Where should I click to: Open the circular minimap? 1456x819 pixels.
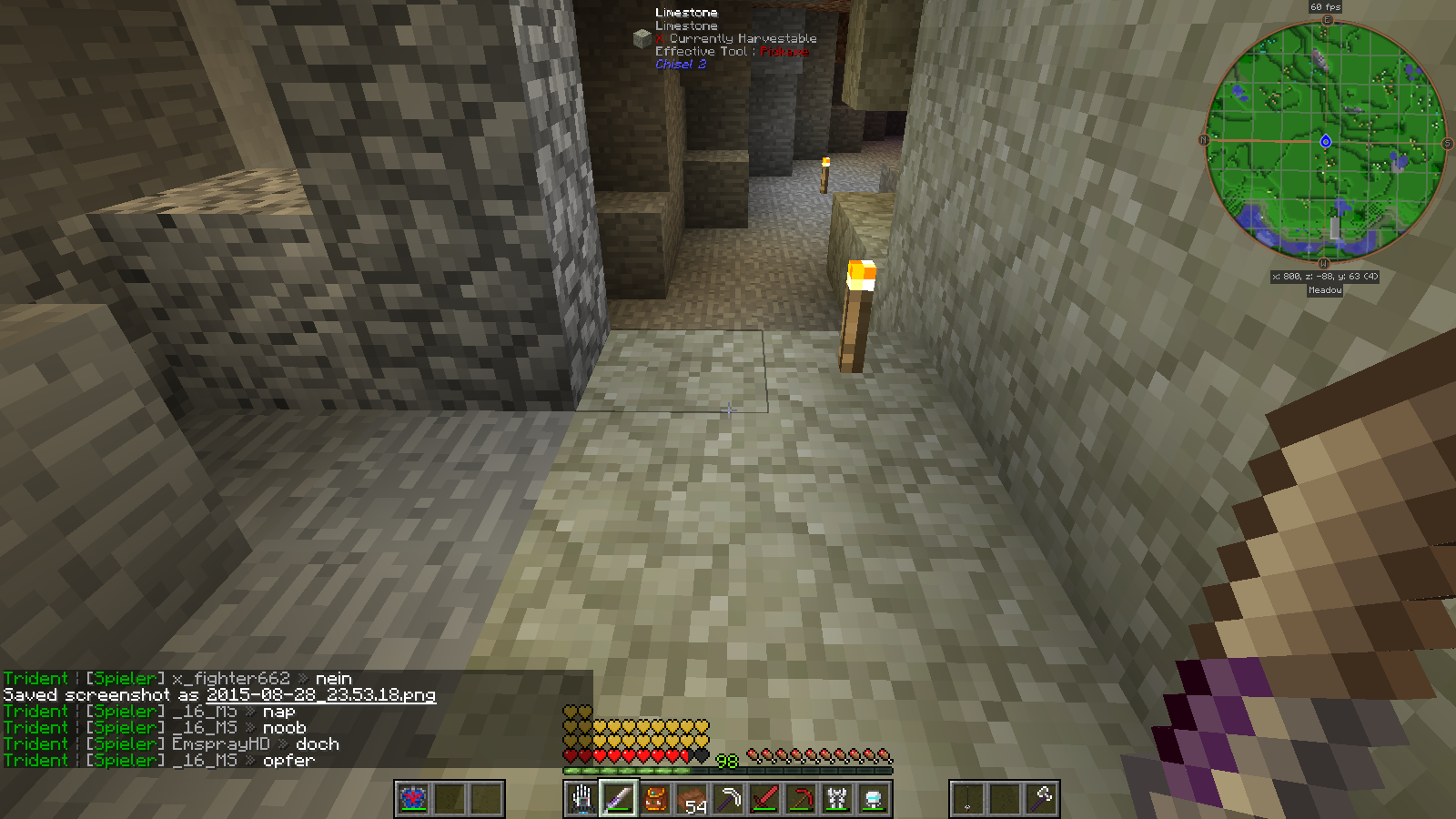pos(1325,141)
